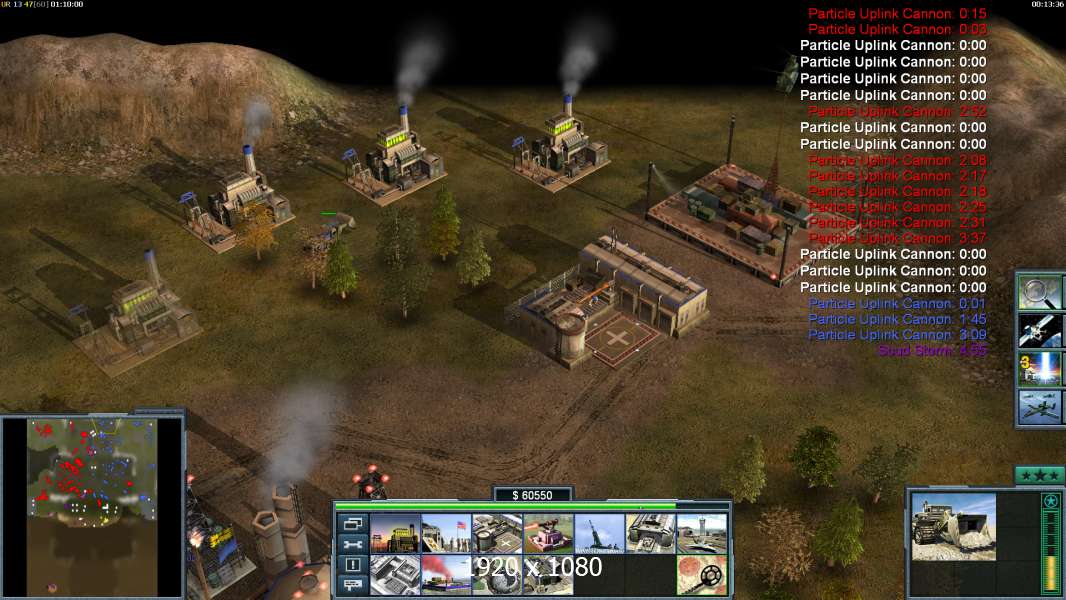
Task: Choose the Airfield build icon
Action: (701, 534)
